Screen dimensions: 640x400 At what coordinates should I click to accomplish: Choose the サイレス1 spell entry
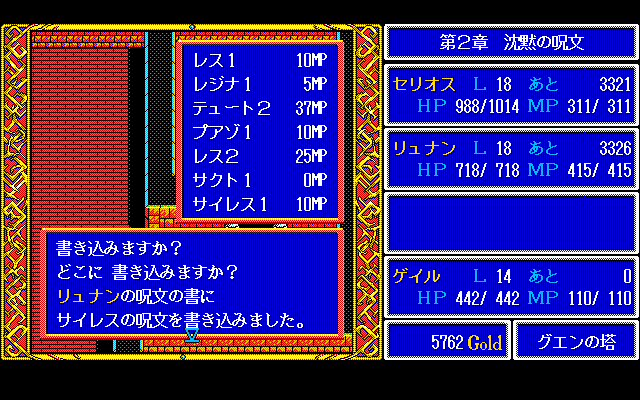pyautogui.click(x=258, y=205)
